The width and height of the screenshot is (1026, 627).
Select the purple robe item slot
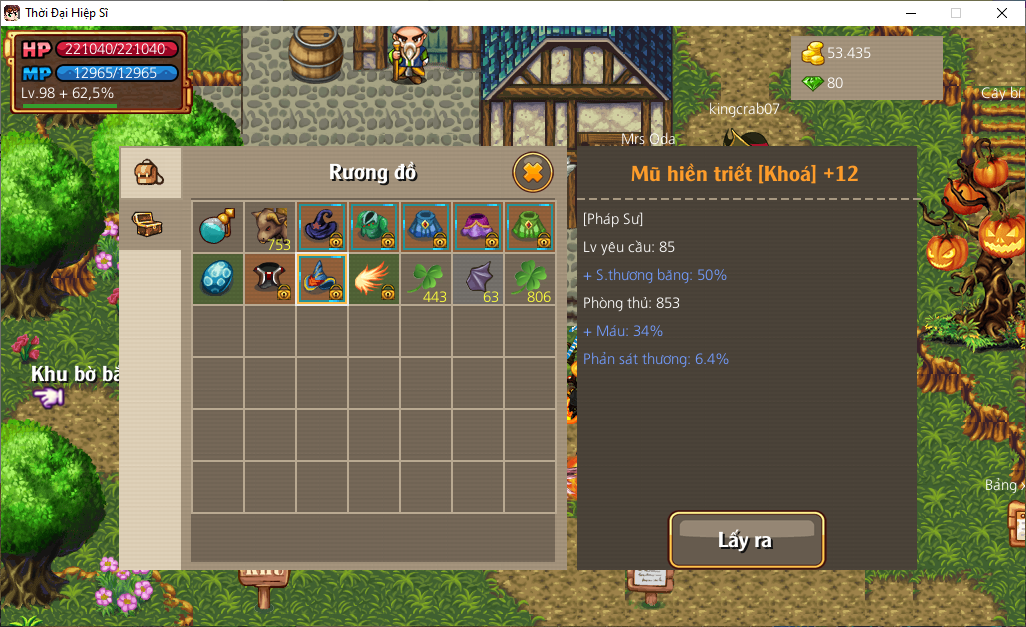(478, 227)
